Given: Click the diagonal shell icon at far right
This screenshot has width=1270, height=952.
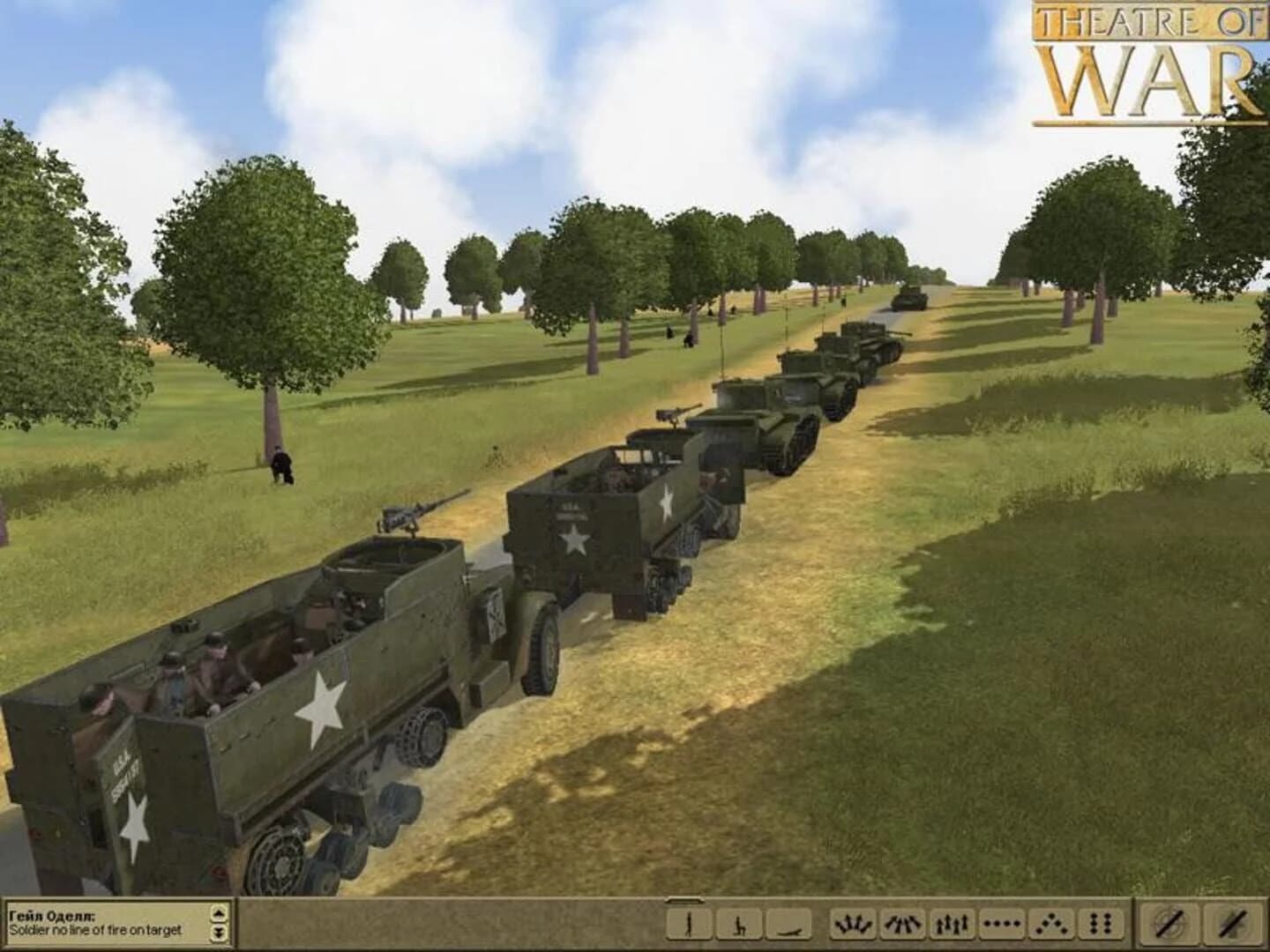Looking at the screenshot, I should (x=1229, y=924).
